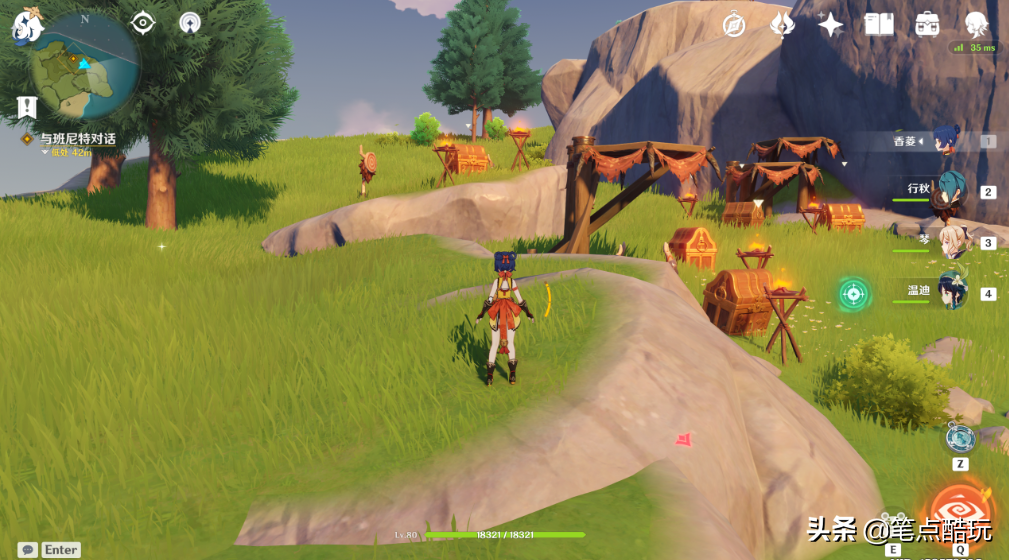Image resolution: width=1009 pixels, height=560 pixels.
Task: Open the adventure compass events icon
Action: click(x=735, y=24)
